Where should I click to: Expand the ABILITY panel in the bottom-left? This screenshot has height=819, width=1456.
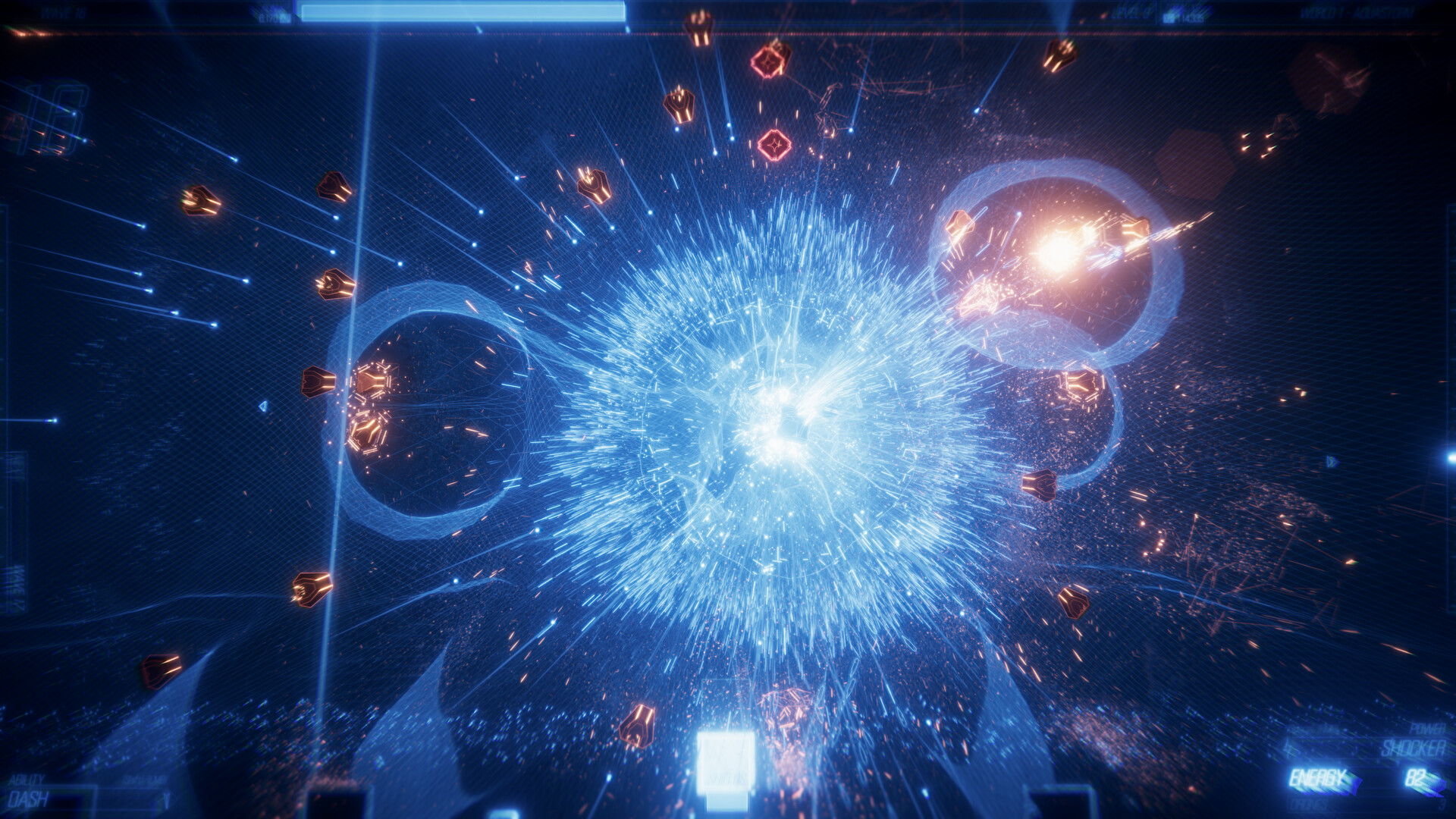pos(27,777)
